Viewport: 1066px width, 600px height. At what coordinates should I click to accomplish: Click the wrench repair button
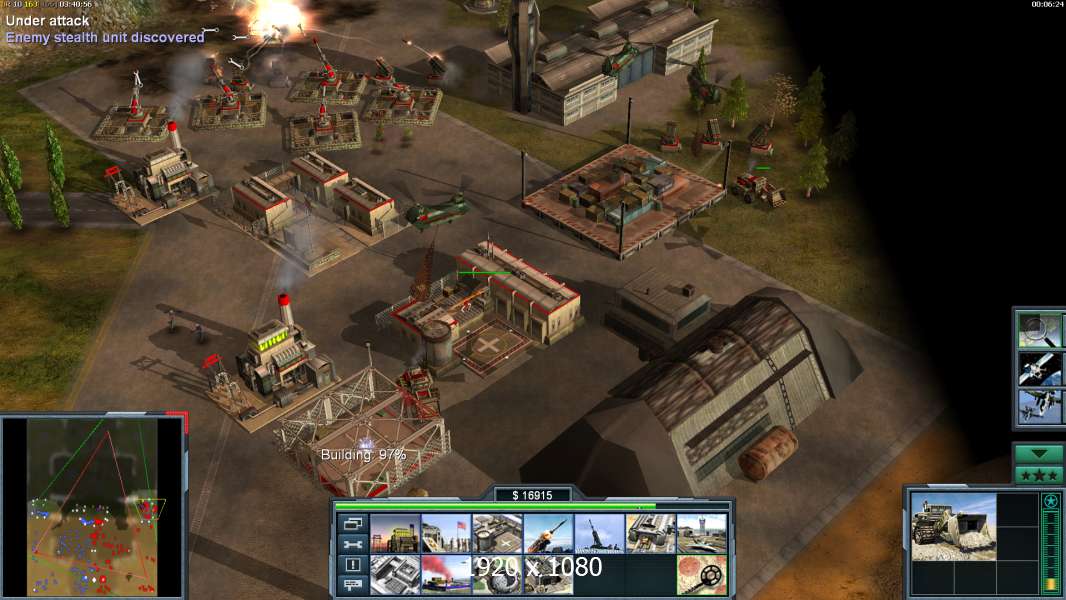pos(353,544)
